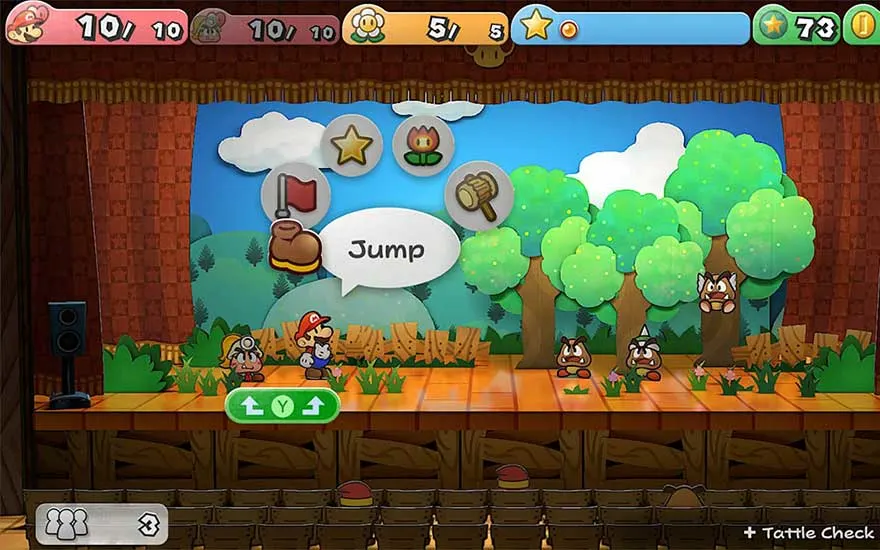880x550 pixels.
Task: Open the fire flower Items command
Action: click(423, 147)
